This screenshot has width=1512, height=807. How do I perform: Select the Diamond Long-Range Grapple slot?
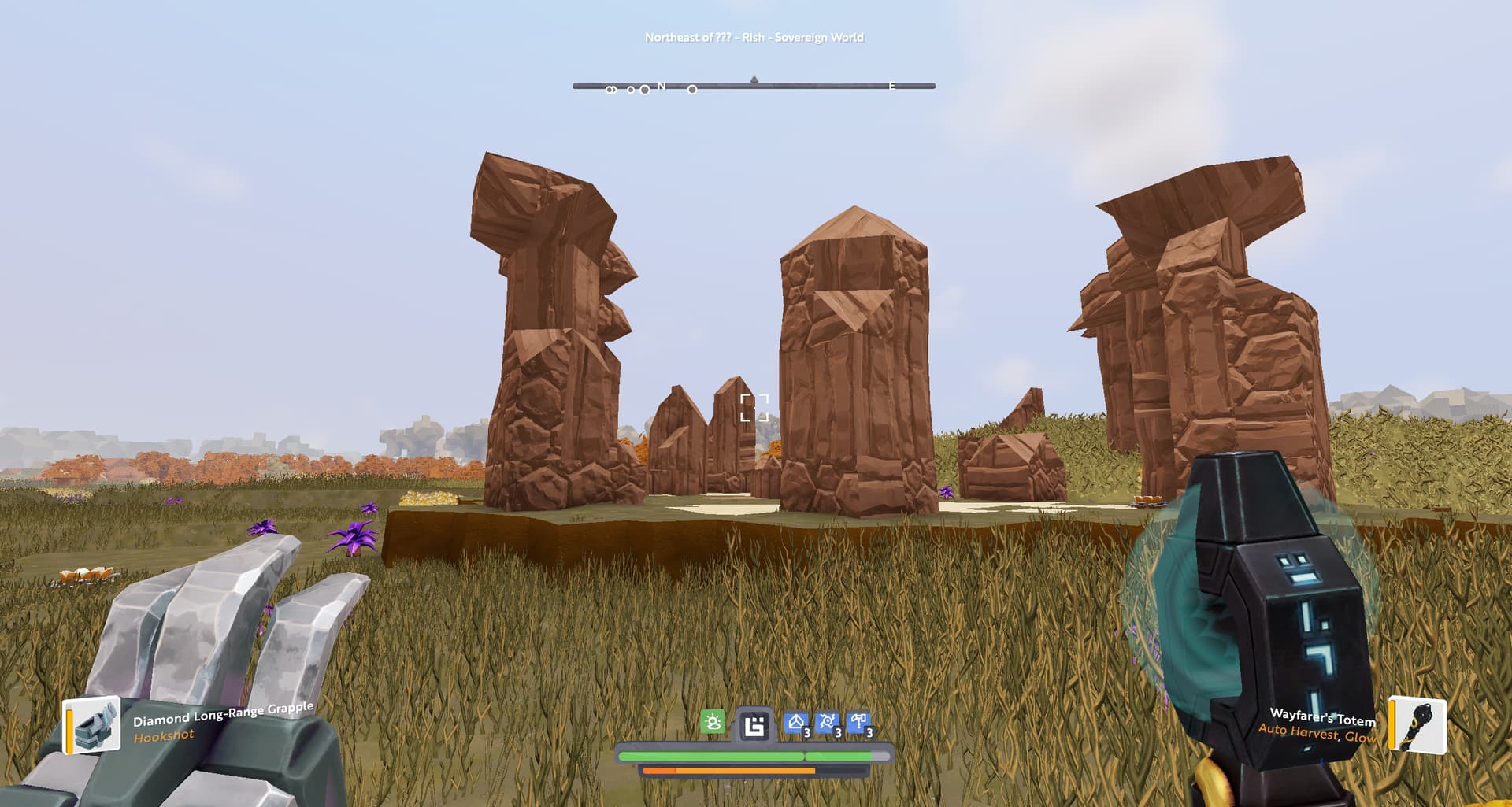coord(93,724)
